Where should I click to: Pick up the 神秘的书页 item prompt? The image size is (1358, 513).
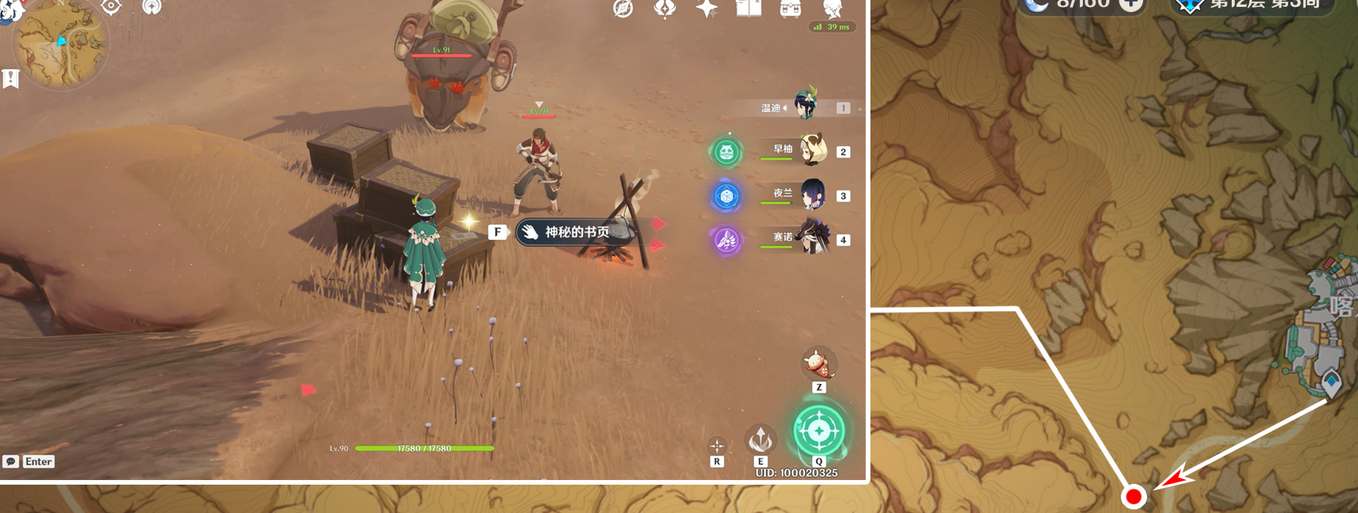[575, 232]
